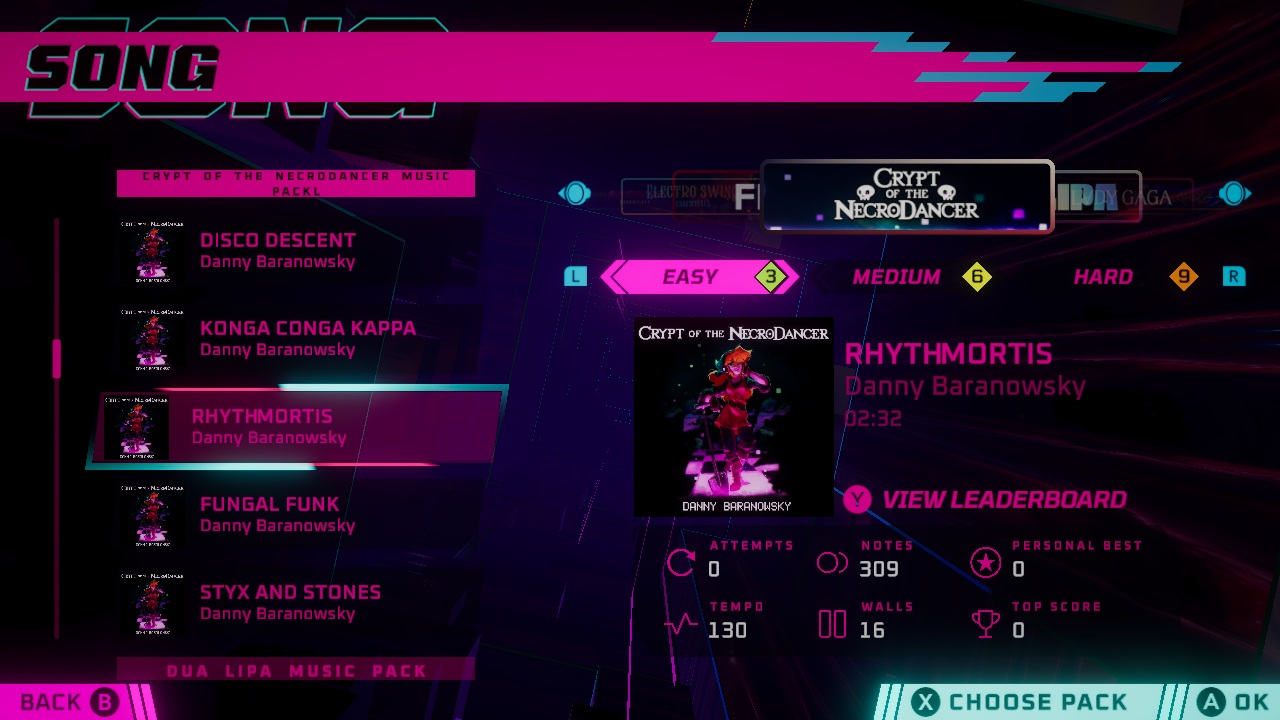
Task: Click the left spin disc icon beside pack carousel
Action: 576,193
